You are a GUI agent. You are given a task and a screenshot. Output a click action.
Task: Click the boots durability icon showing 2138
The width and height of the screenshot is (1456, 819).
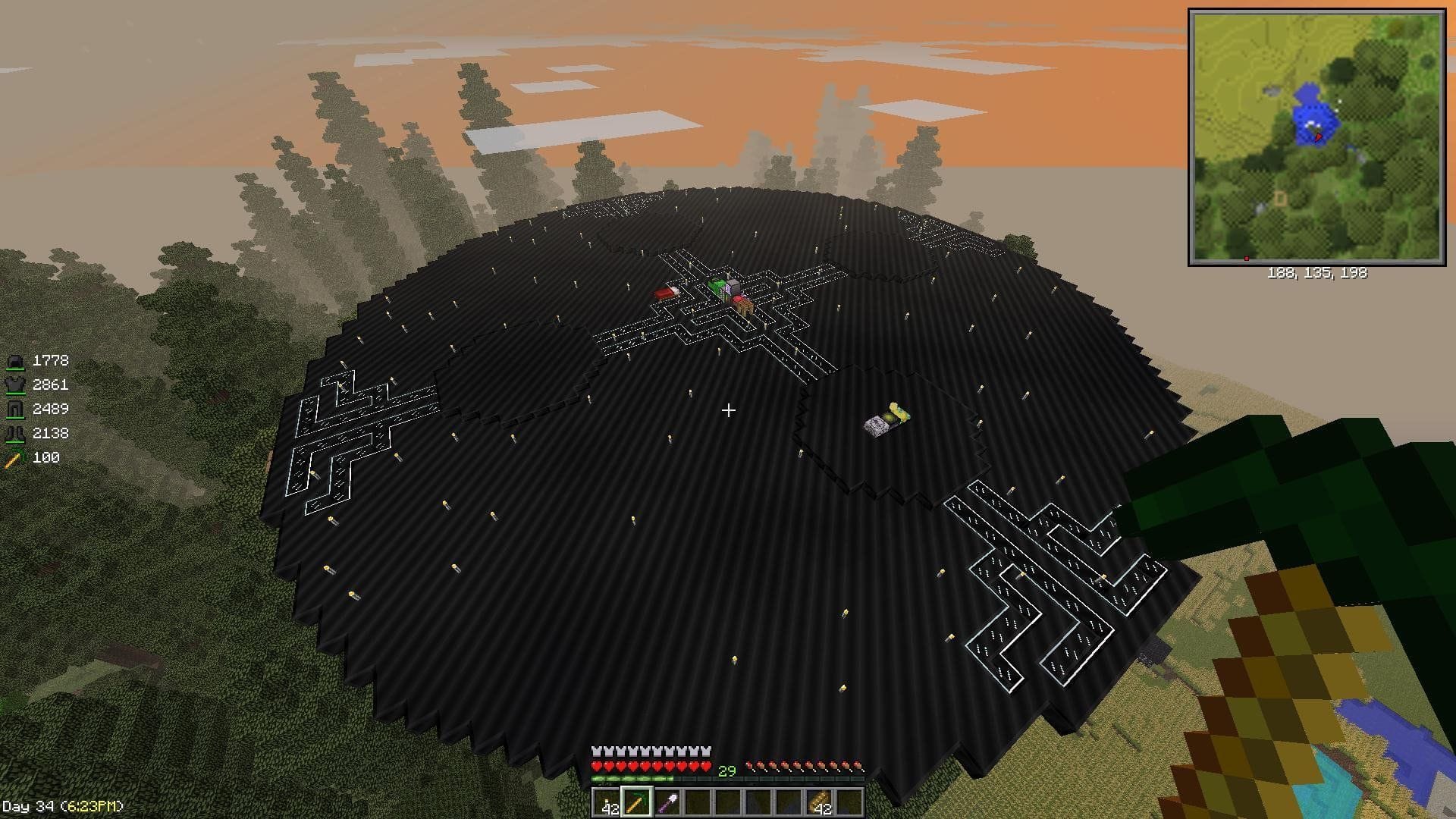[17, 434]
